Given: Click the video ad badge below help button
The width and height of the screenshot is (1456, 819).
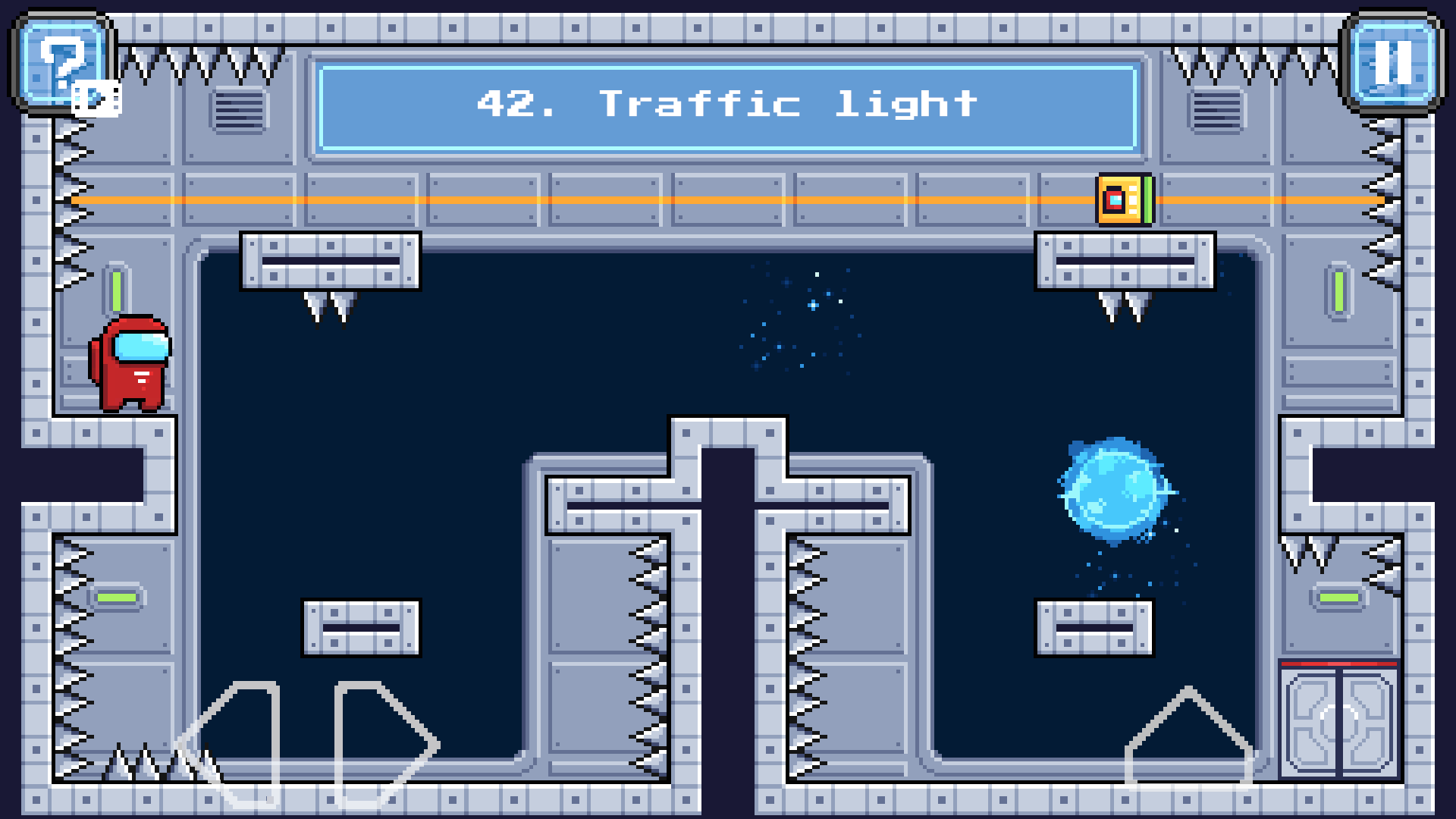Looking at the screenshot, I should coord(96,96).
